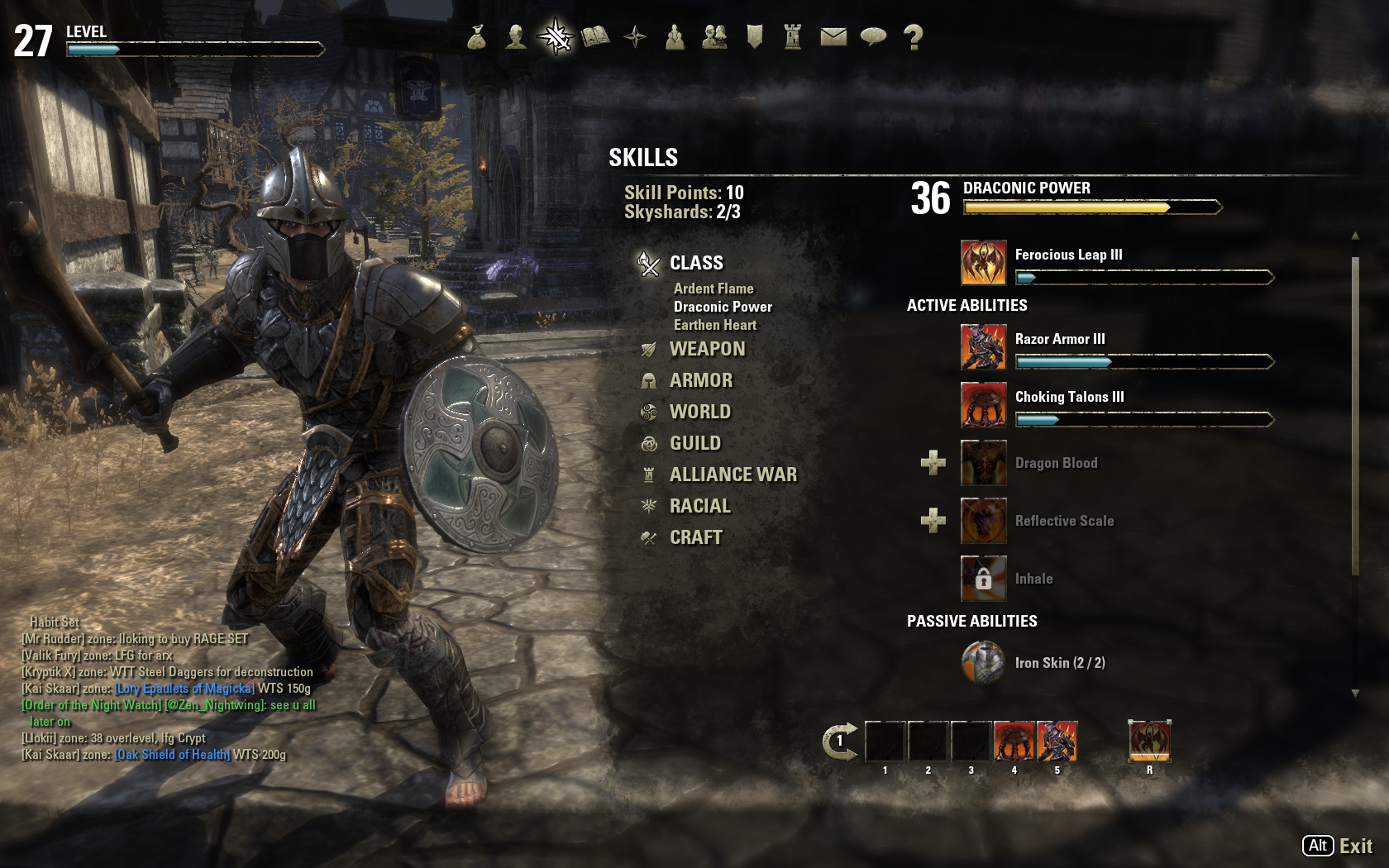The width and height of the screenshot is (1389, 868).
Task: Choose the Choking Talons III ability icon
Action: point(983,405)
